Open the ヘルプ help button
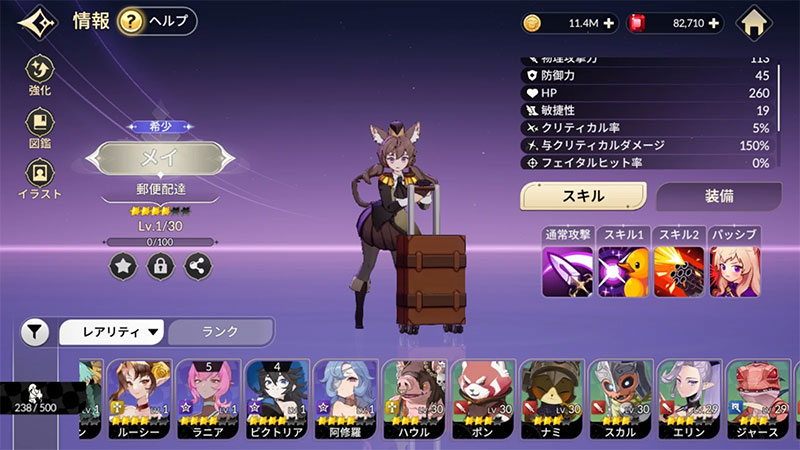The image size is (800, 450). coord(157,21)
